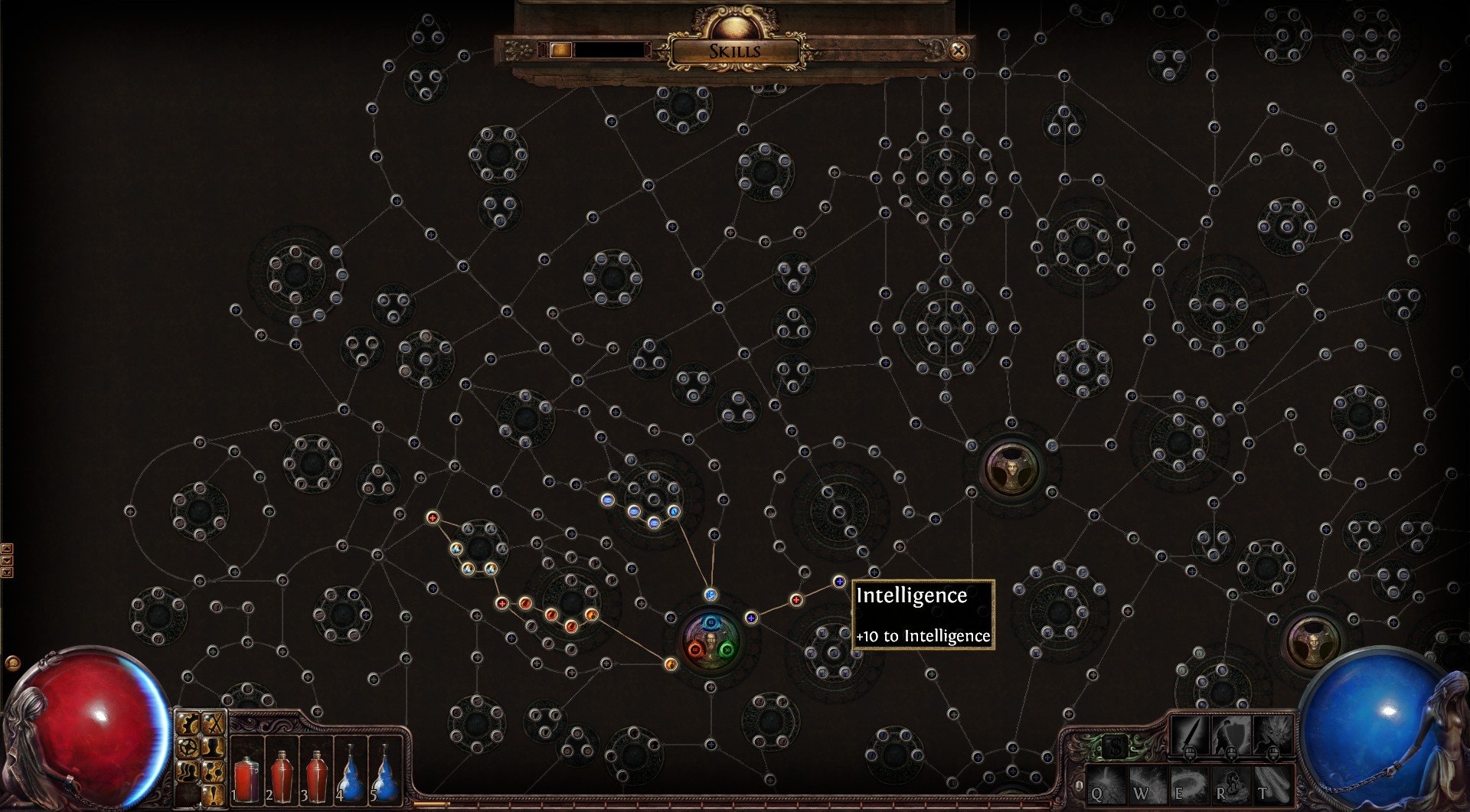
Task: Select the sword attack skill slot
Action: [x=1189, y=735]
